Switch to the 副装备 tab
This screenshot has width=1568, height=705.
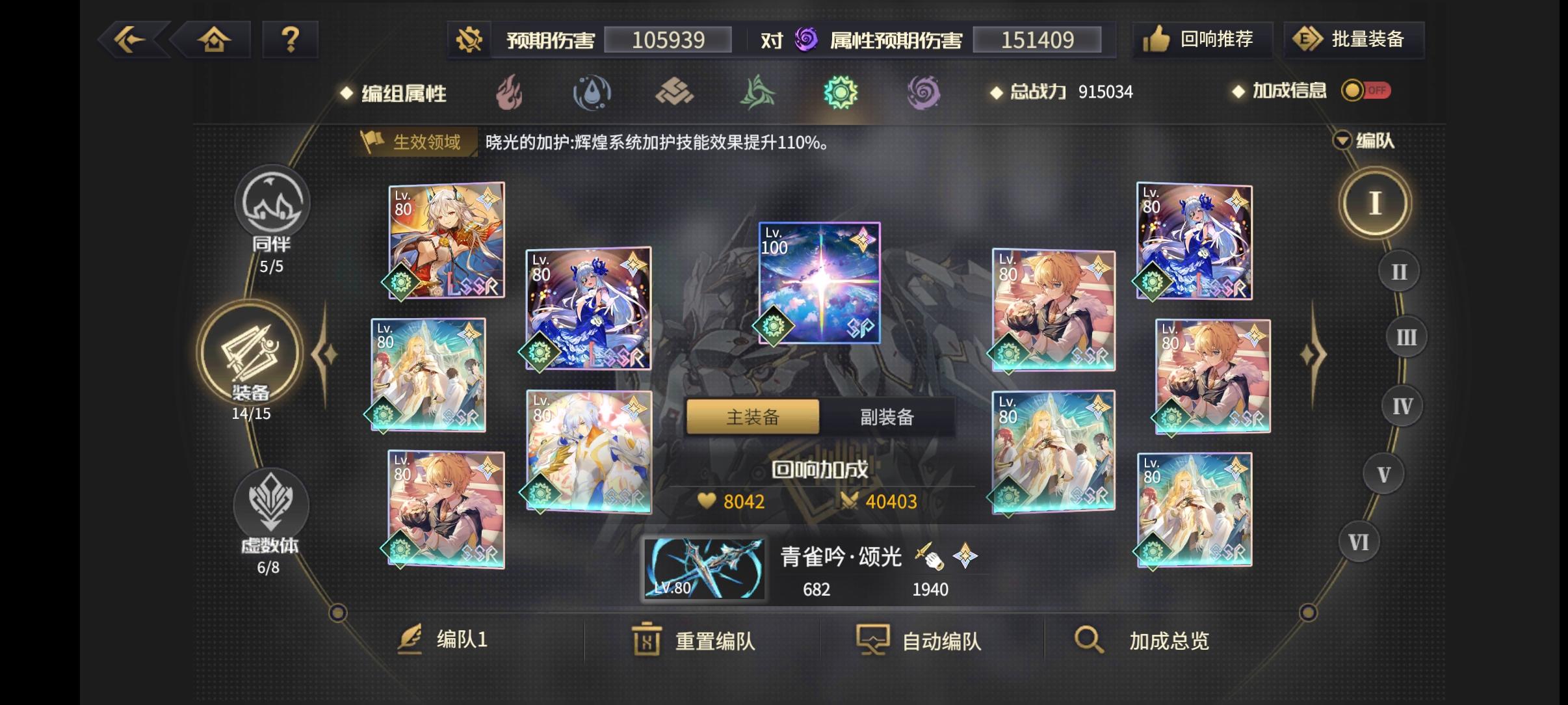(x=889, y=417)
